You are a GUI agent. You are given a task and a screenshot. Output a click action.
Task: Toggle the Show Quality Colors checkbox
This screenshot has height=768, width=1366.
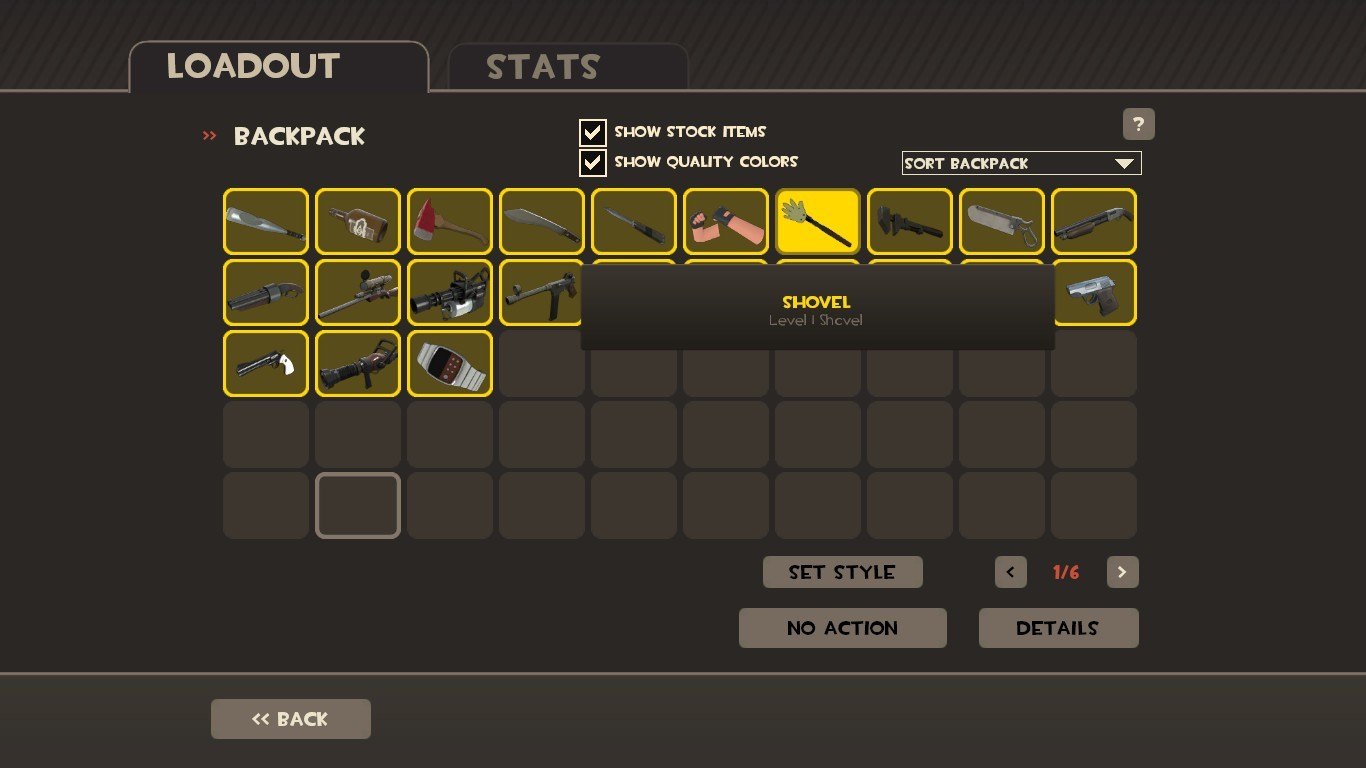[593, 162]
